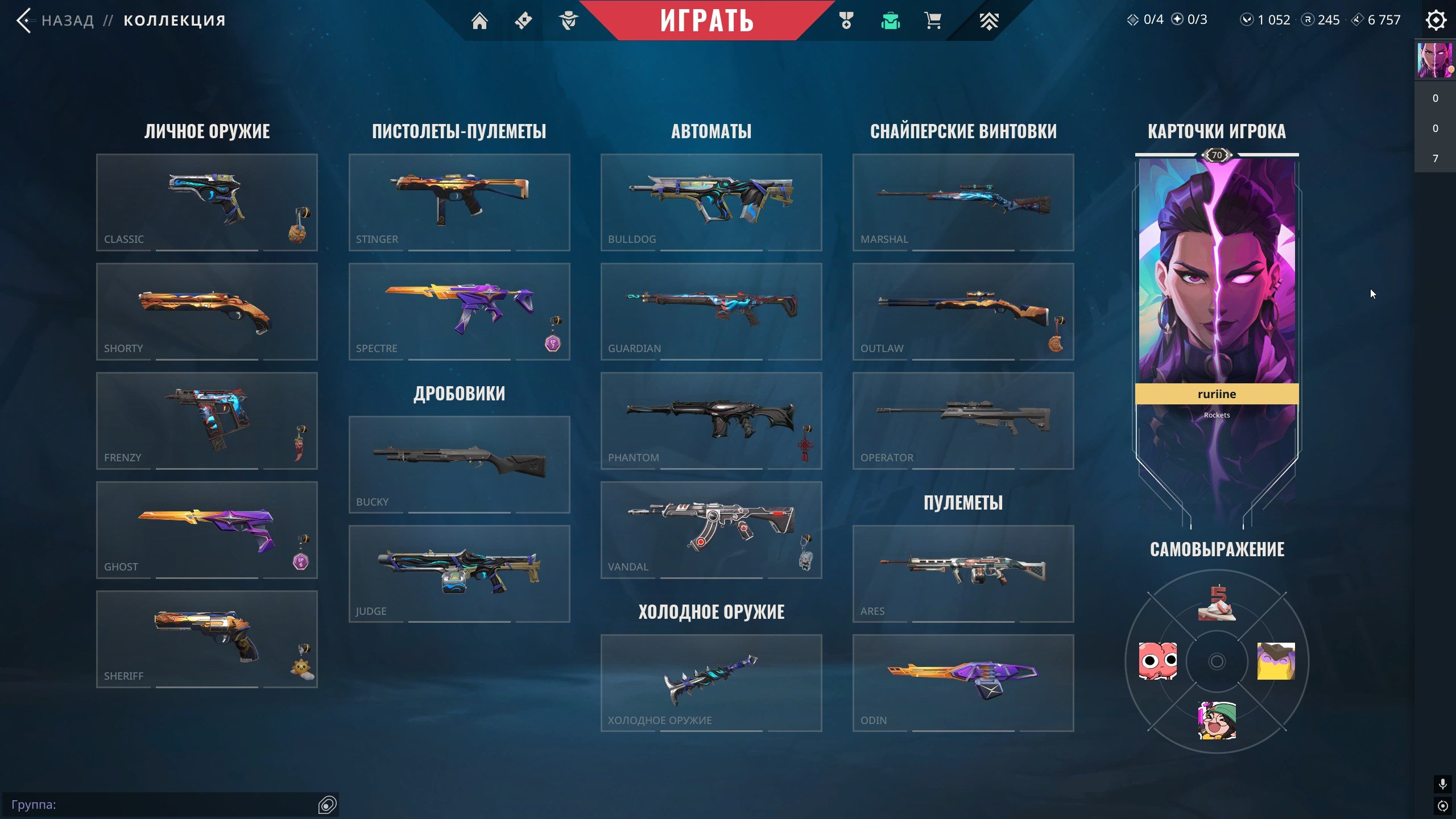This screenshot has height=819, width=1456.
Task: Open the VANDAL weapon slot
Action: click(x=712, y=529)
